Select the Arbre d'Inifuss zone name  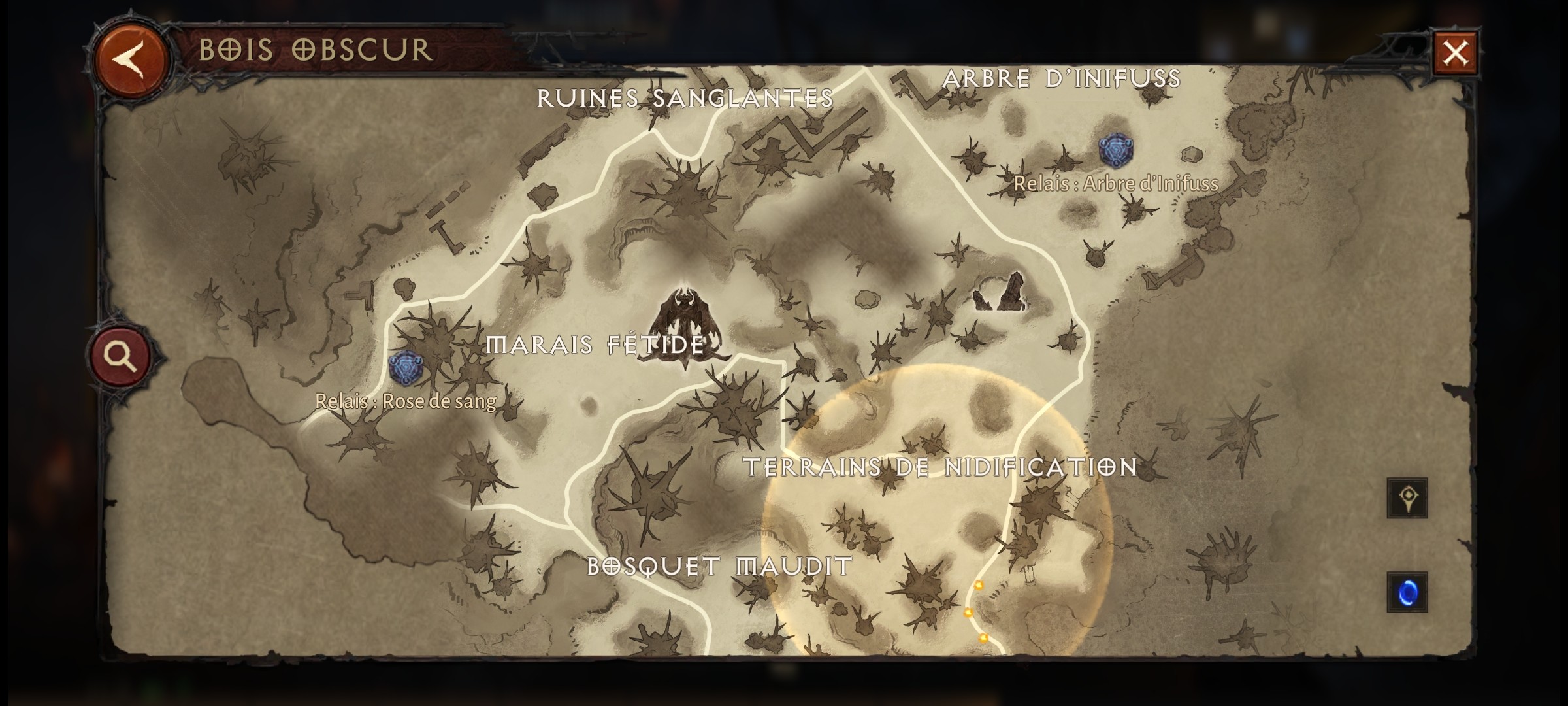click(x=1062, y=77)
